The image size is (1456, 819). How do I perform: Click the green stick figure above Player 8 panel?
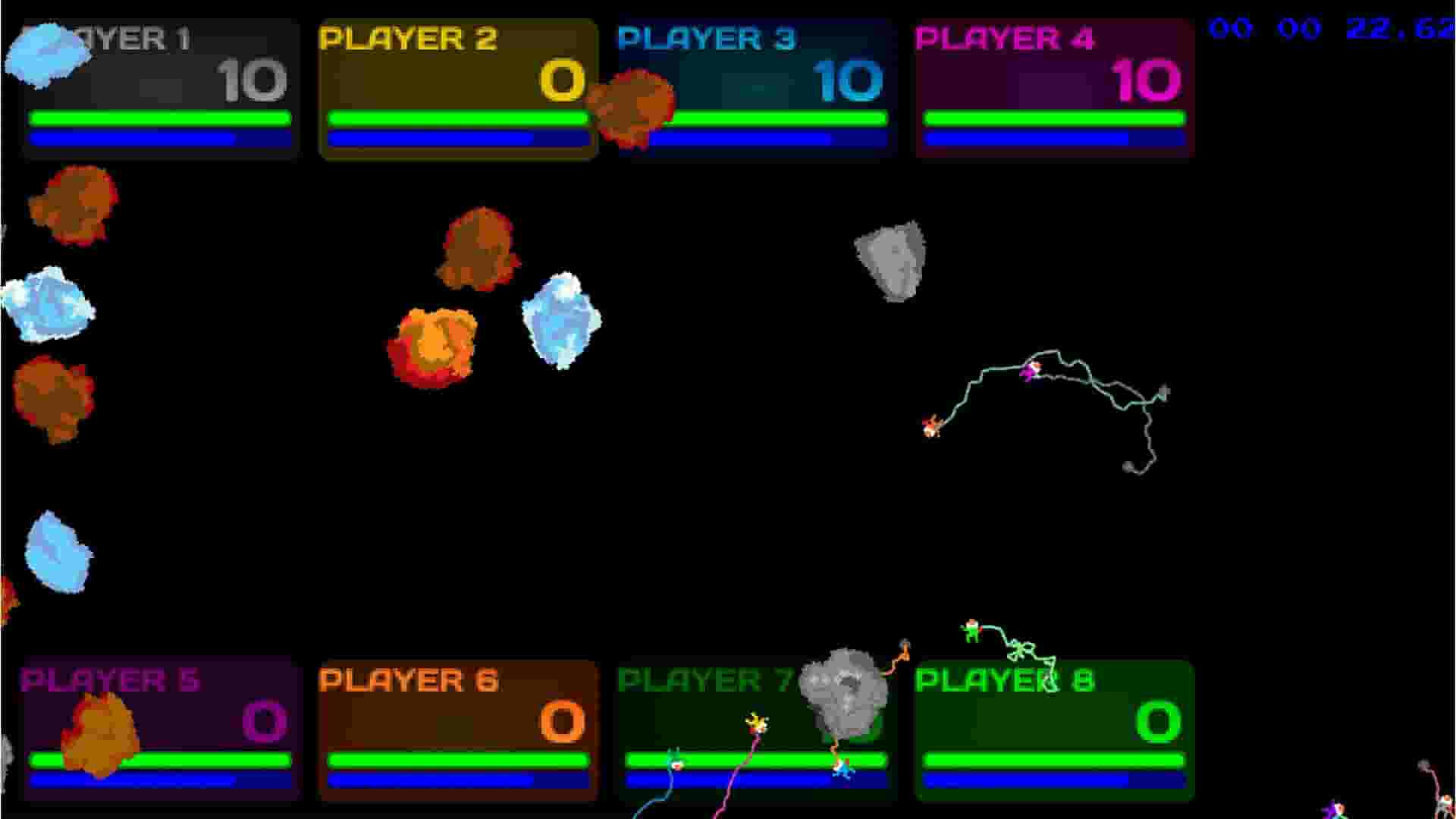coord(971,629)
